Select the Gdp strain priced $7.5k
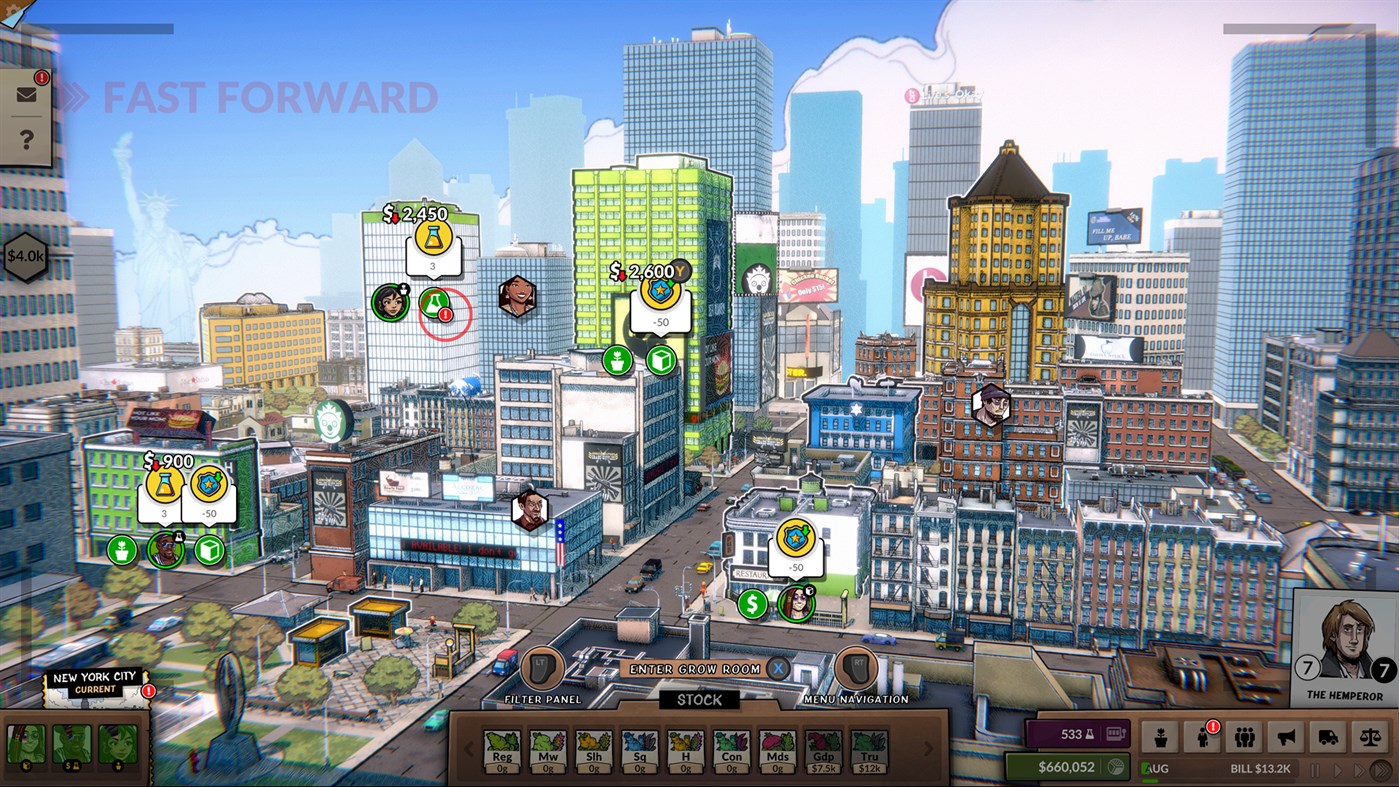 coord(822,752)
